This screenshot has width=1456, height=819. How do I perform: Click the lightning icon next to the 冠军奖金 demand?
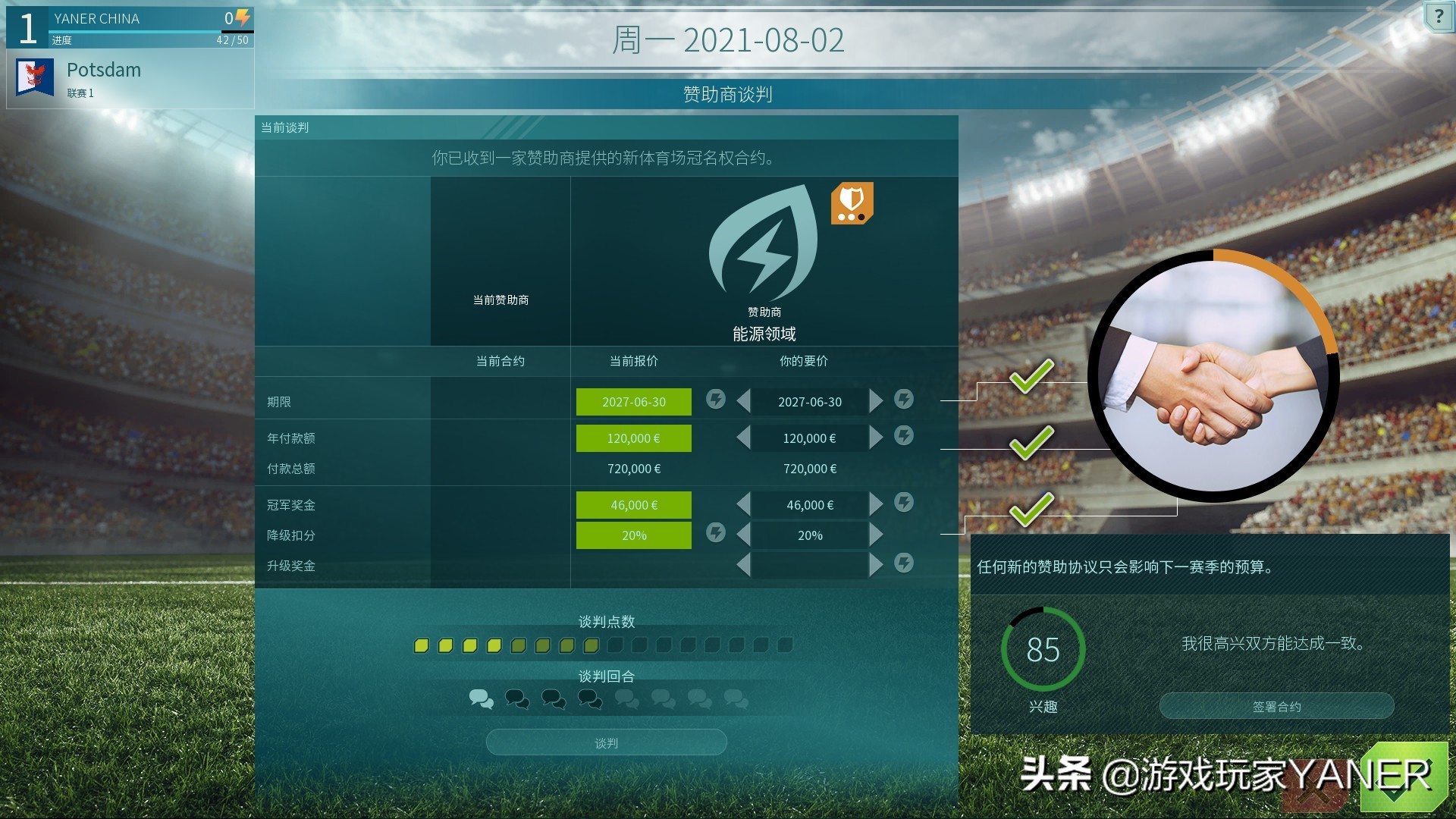pyautogui.click(x=903, y=504)
